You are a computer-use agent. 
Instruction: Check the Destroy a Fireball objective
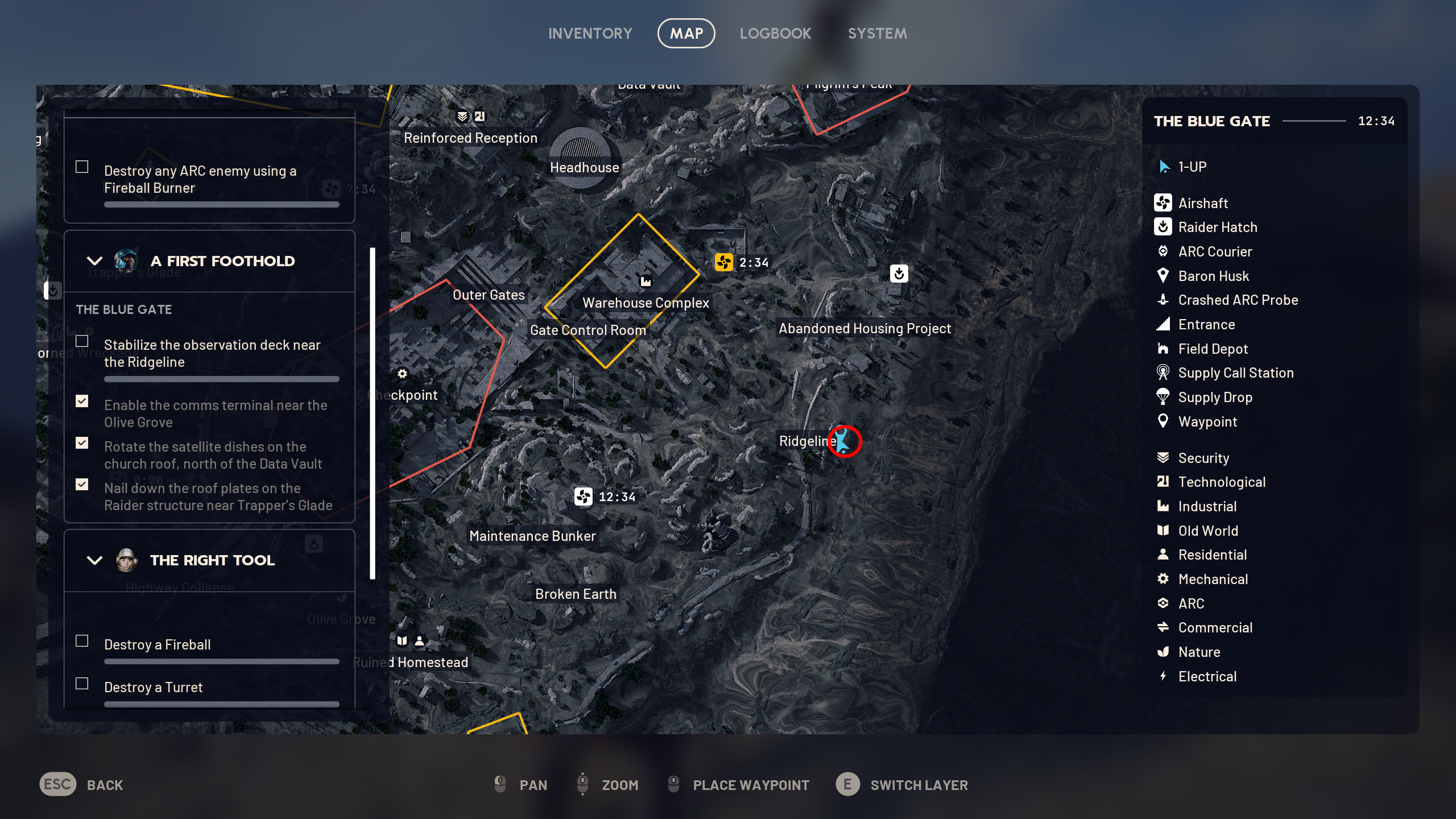(82, 640)
